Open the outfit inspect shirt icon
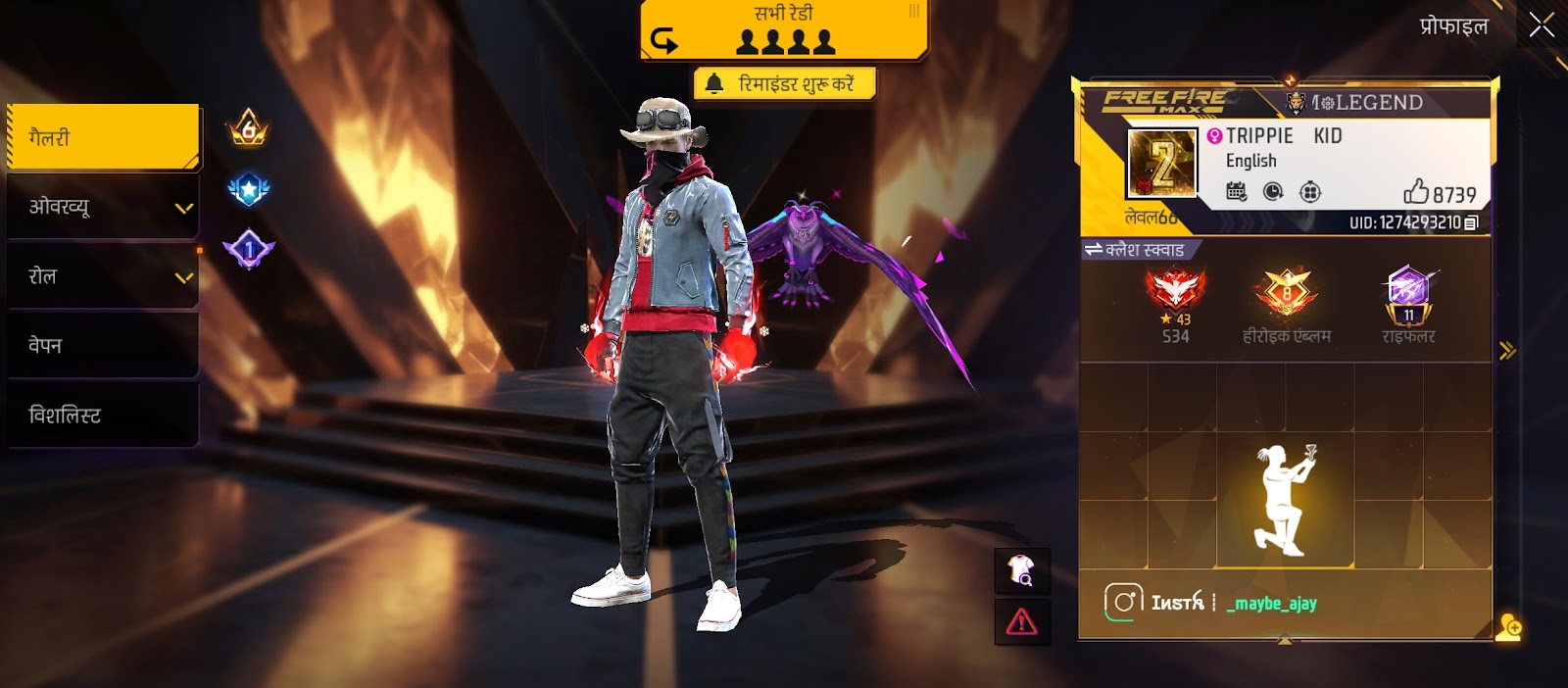 (x=1021, y=570)
